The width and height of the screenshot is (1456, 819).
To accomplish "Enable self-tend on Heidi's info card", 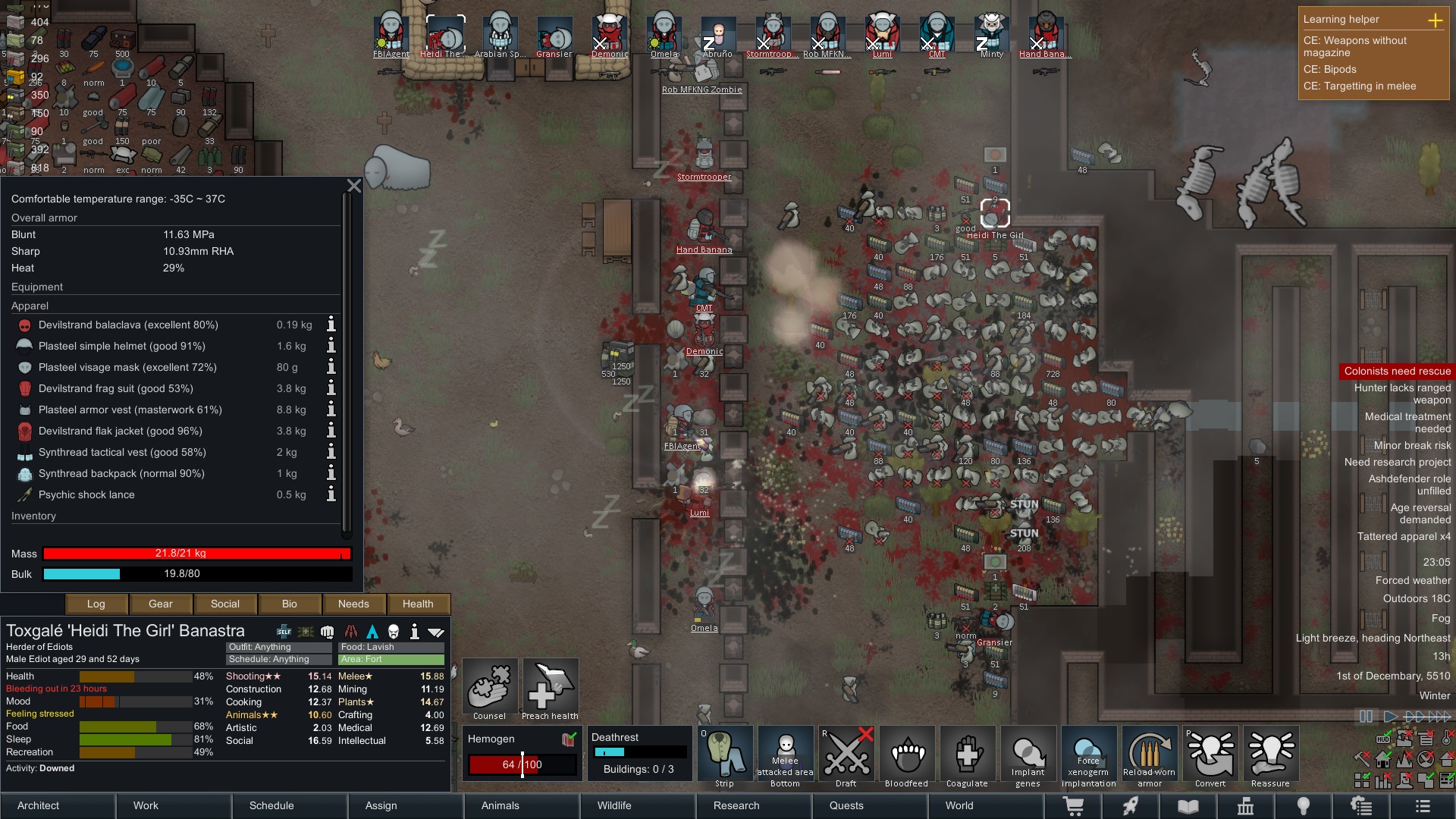I will (284, 630).
